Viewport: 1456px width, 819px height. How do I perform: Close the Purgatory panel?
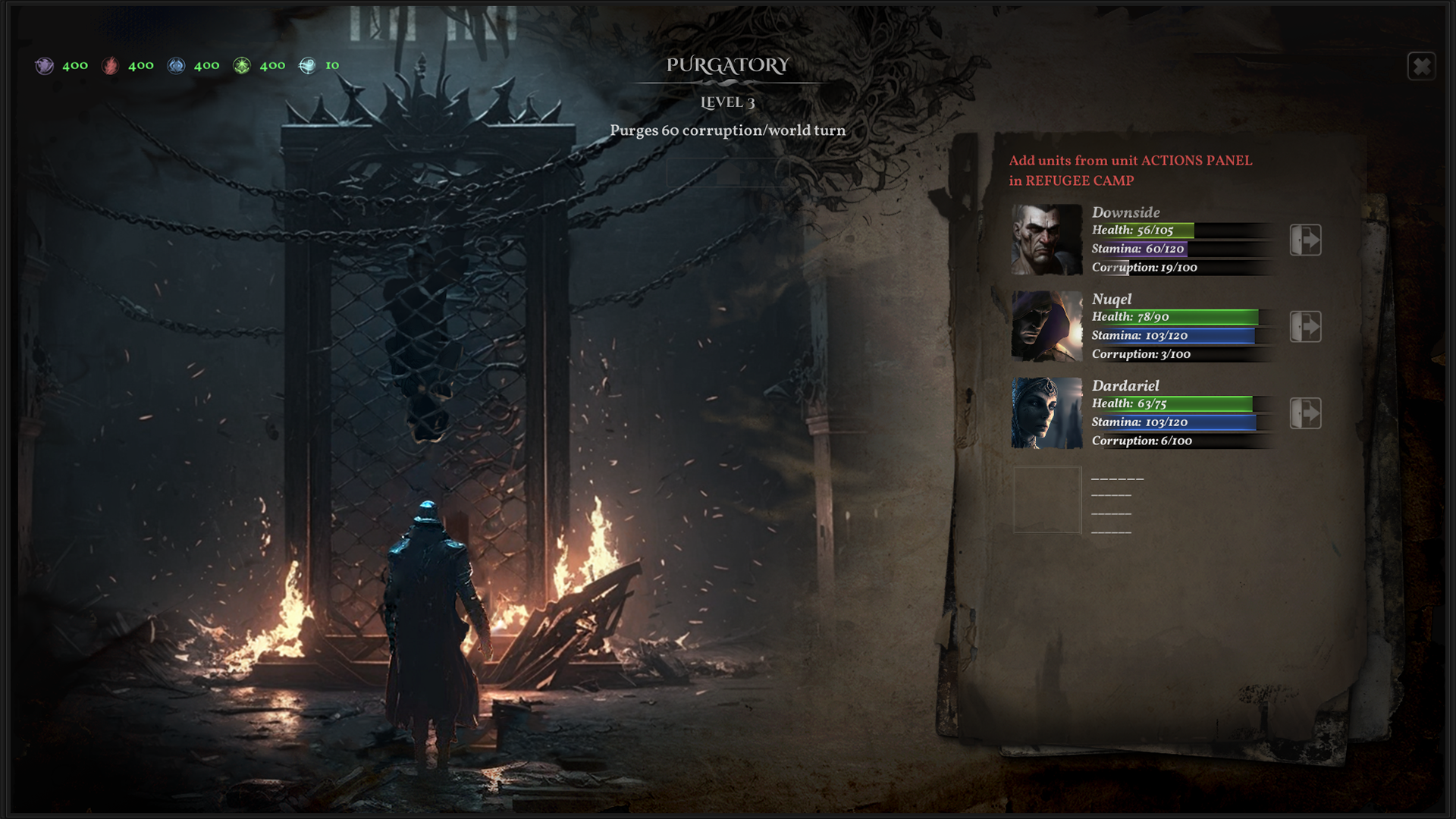tap(1423, 67)
